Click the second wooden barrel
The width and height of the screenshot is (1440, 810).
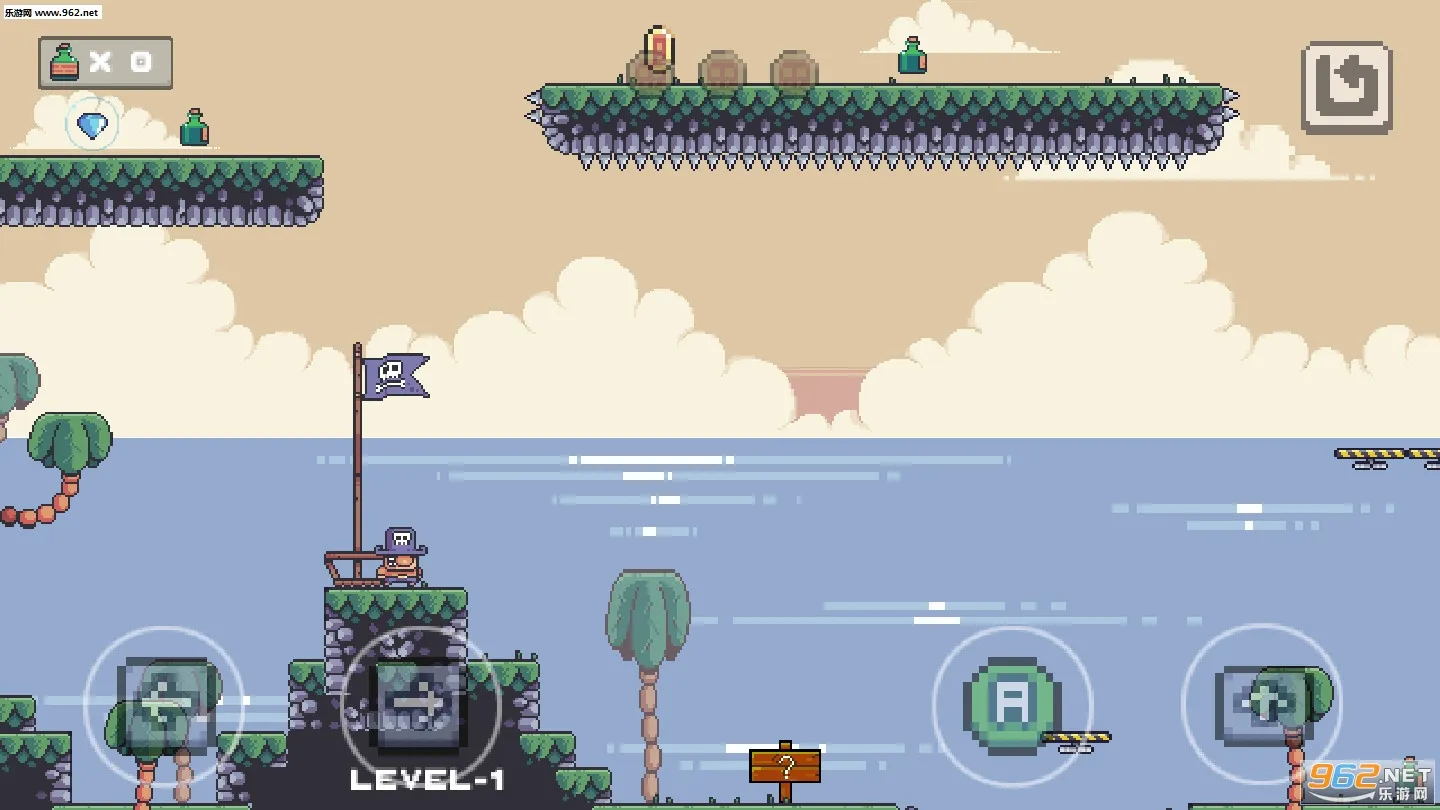(795, 70)
